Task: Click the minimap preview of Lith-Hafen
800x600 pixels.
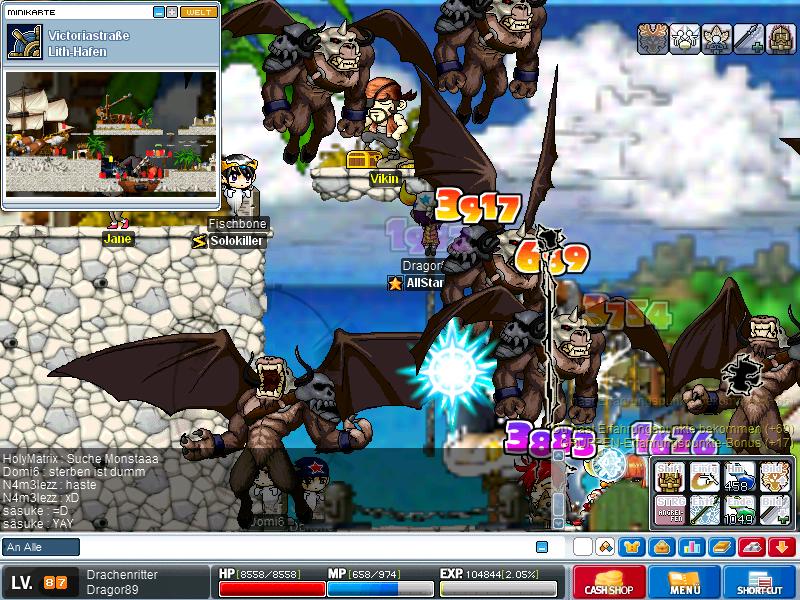Action: 111,133
